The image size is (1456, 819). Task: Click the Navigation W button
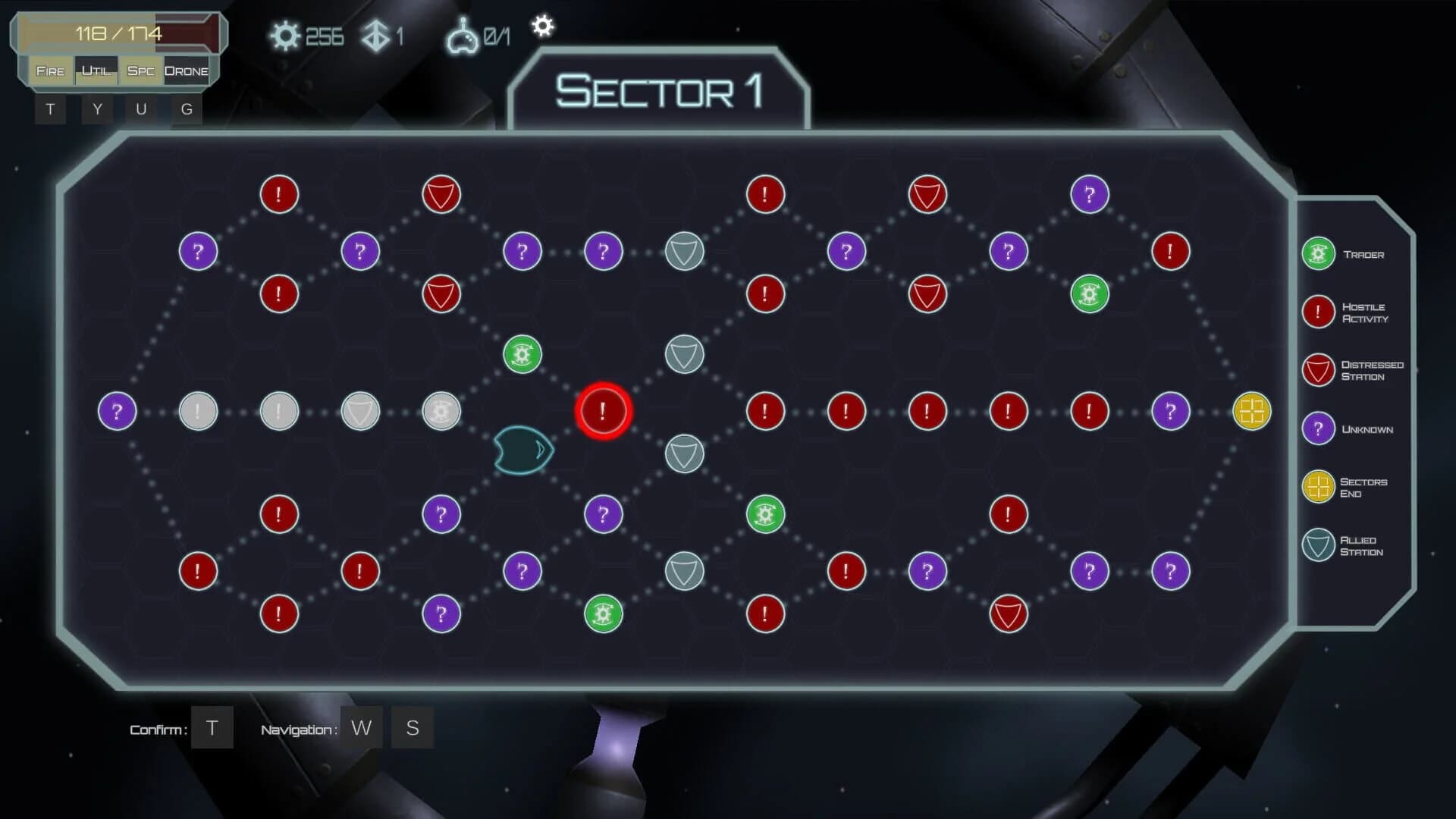tap(362, 727)
